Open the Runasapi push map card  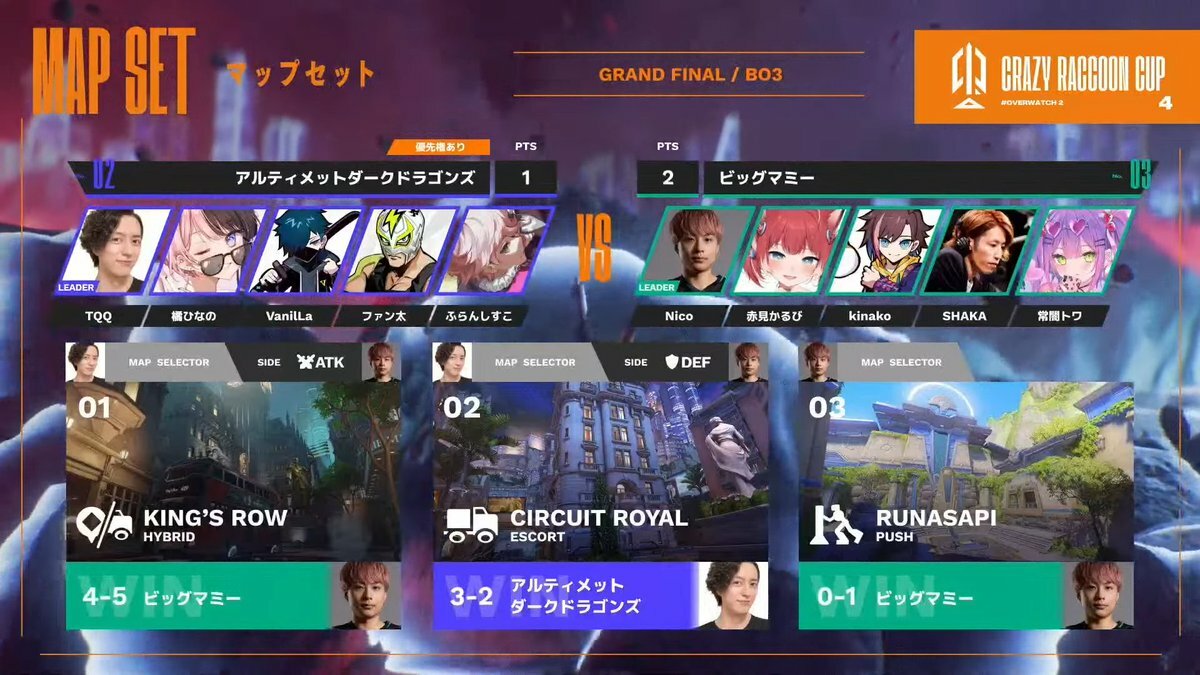pos(966,470)
